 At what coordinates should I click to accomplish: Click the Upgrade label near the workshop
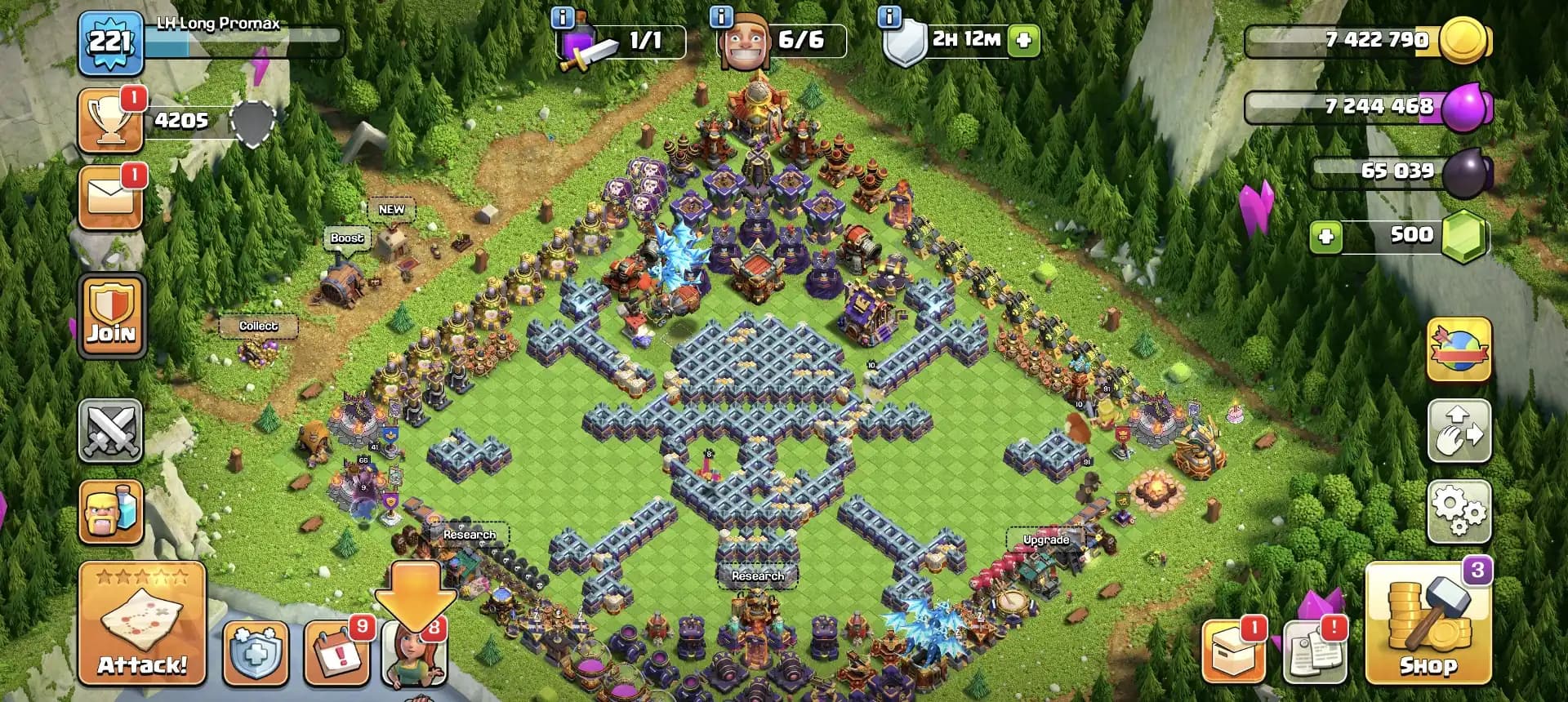point(1047,540)
